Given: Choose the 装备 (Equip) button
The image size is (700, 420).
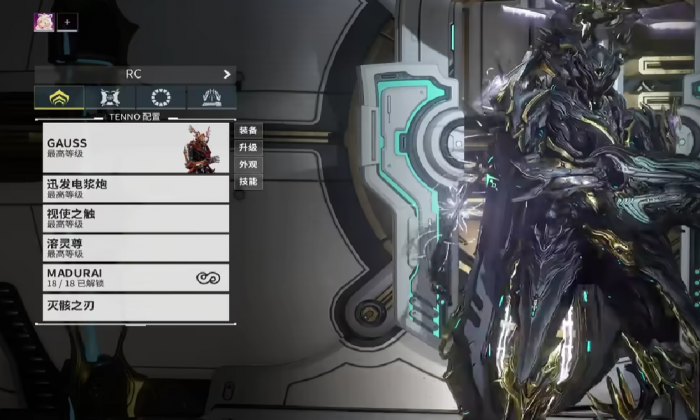Looking at the screenshot, I should coord(248,130).
